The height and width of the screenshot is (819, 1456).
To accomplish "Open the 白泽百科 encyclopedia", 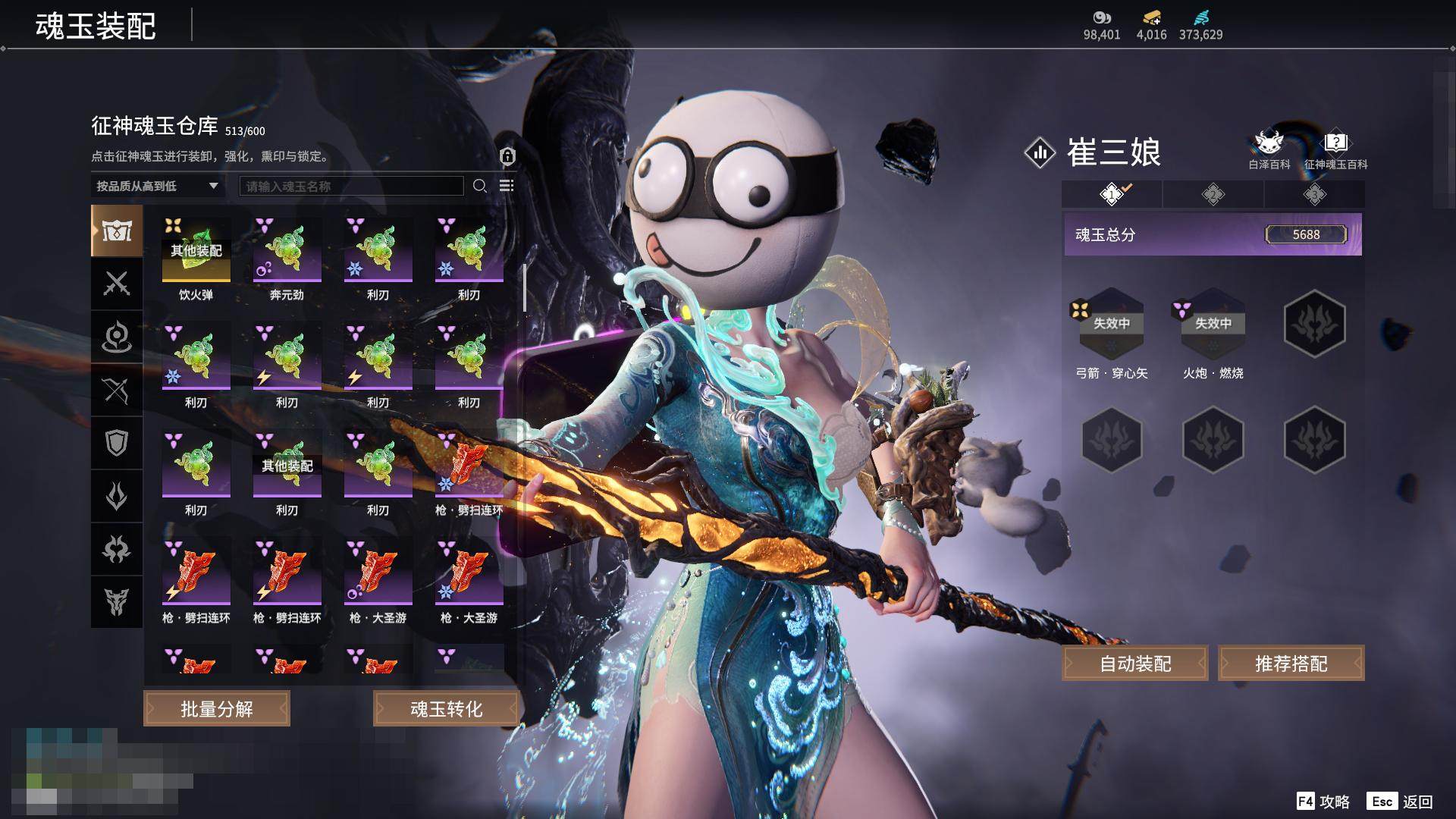I will (x=1269, y=149).
